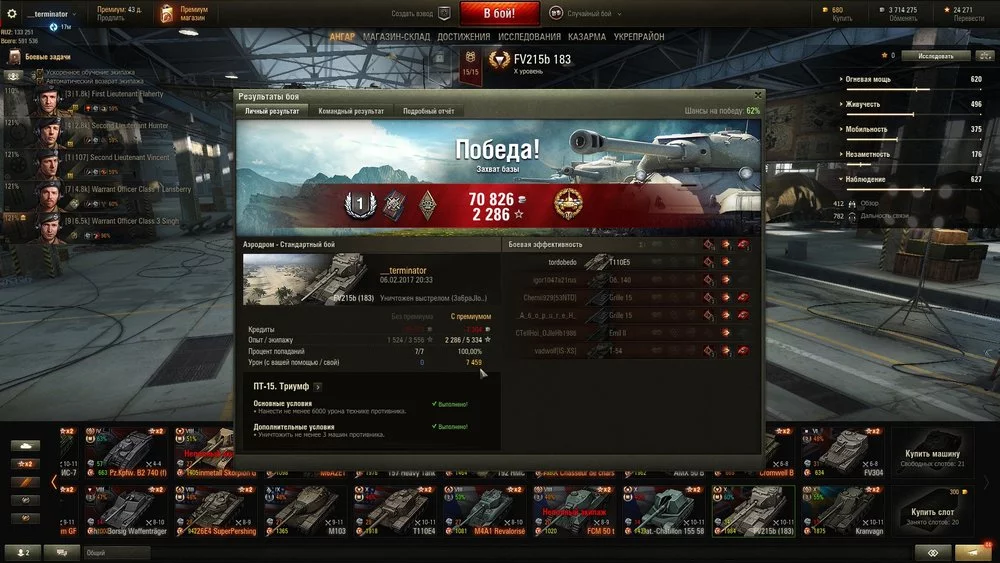Image resolution: width=1000 pixels, height=563 pixels.
Task: Close the battle results window
Action: click(757, 96)
